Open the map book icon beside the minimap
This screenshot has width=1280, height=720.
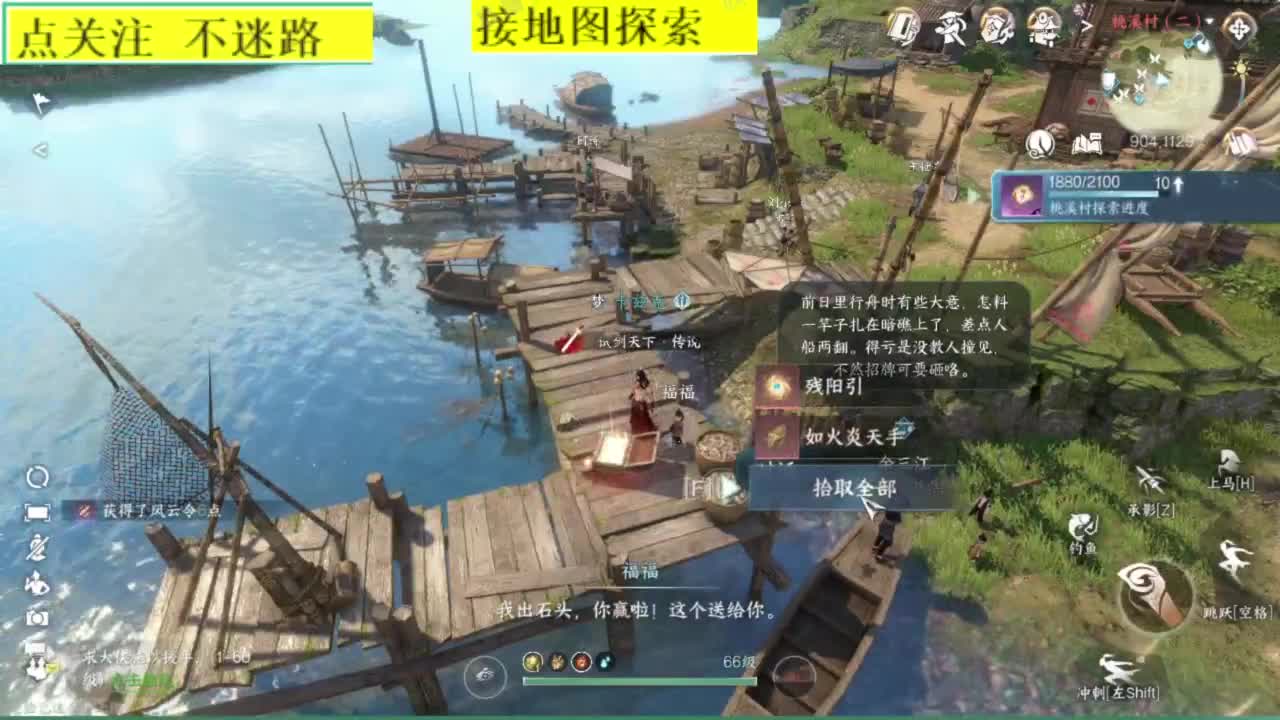(1087, 143)
